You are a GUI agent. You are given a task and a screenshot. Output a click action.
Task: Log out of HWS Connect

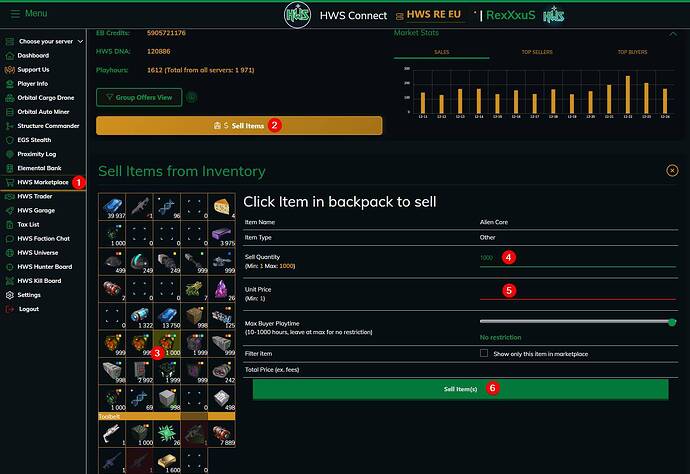pos(28,309)
